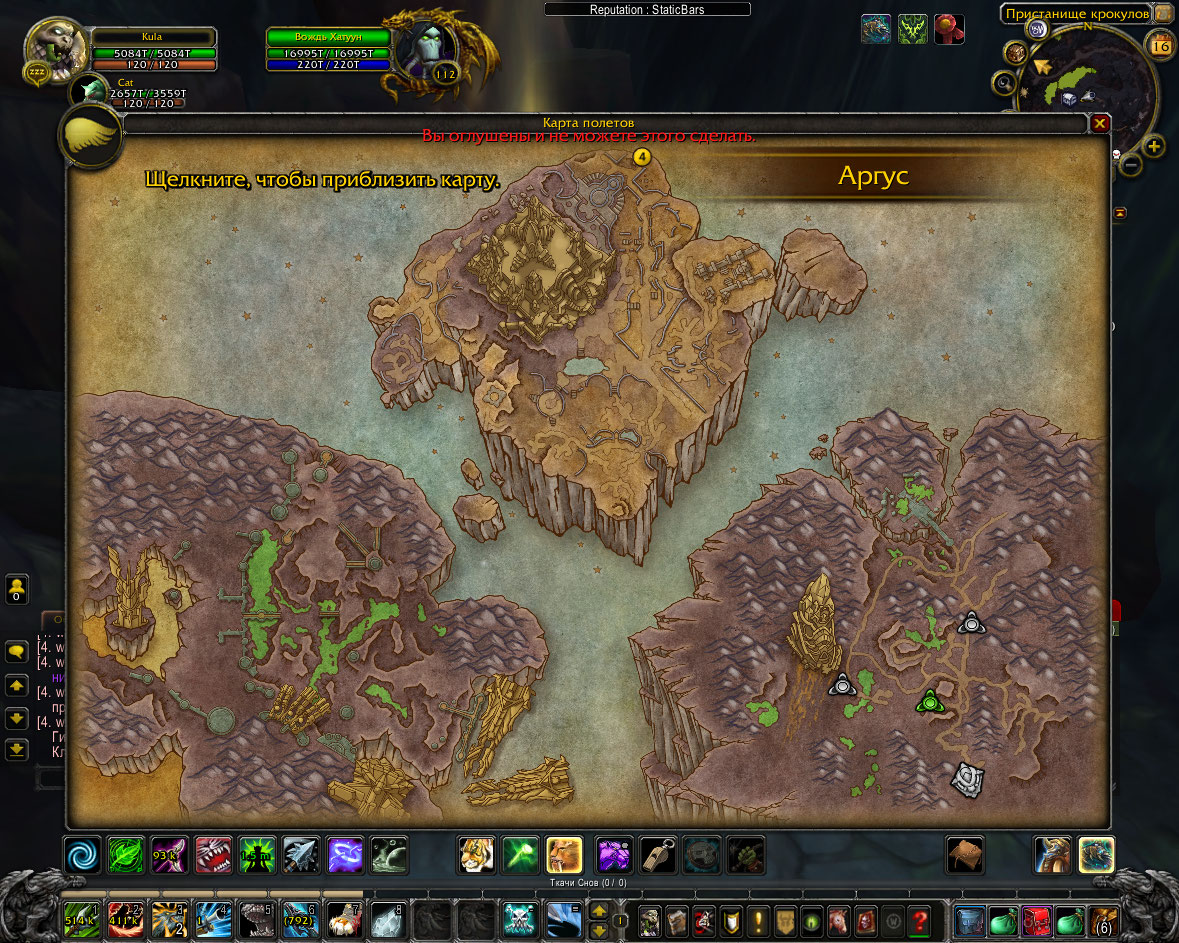Viewport: 1179px width, 943px height.
Task: Click the Cat pet portrait
Action: tap(90, 91)
